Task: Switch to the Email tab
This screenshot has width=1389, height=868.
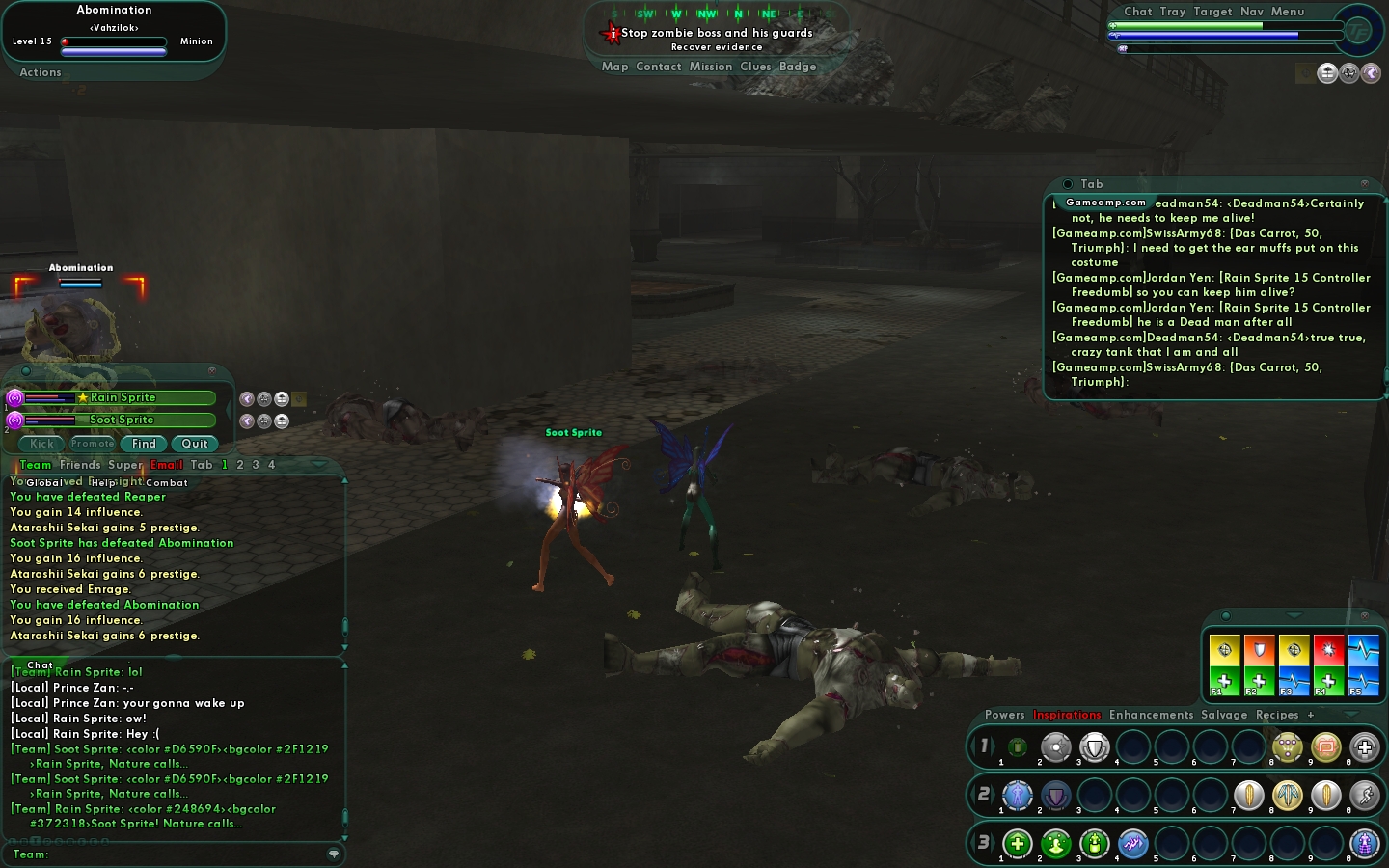Action: (x=166, y=465)
